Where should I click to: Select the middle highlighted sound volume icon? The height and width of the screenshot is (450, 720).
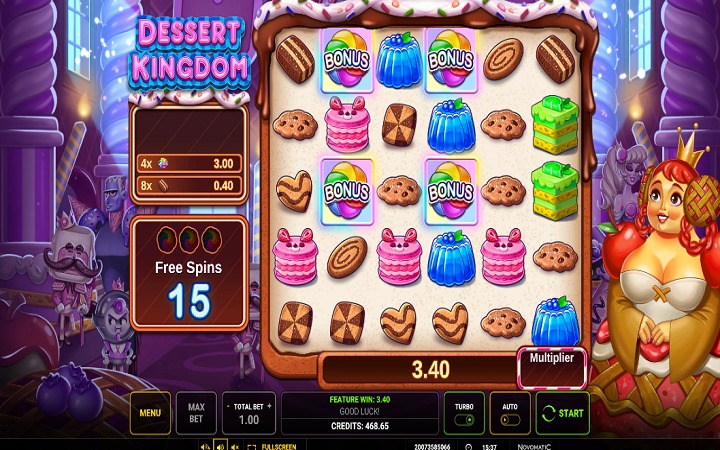tap(219, 446)
